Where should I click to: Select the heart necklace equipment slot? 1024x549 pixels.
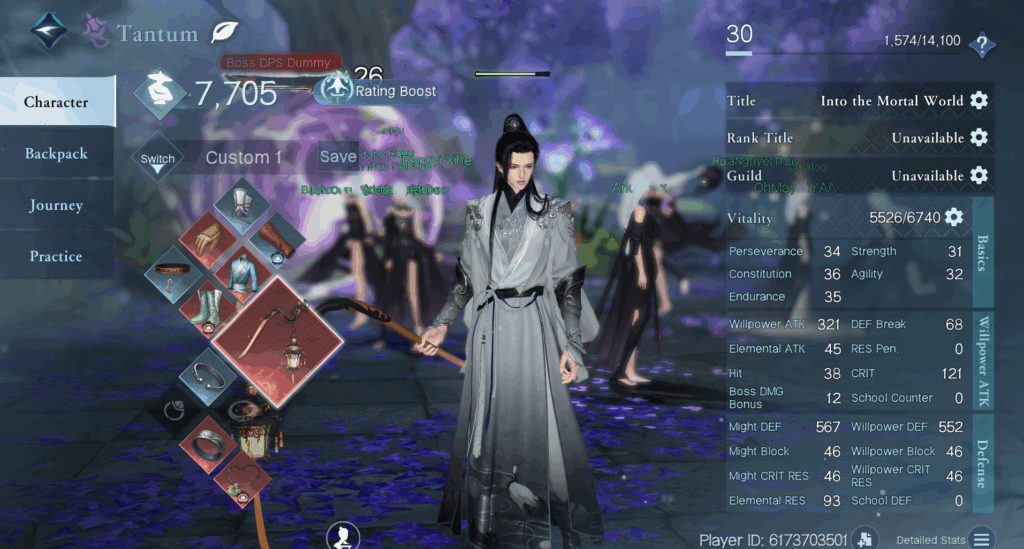(x=241, y=479)
